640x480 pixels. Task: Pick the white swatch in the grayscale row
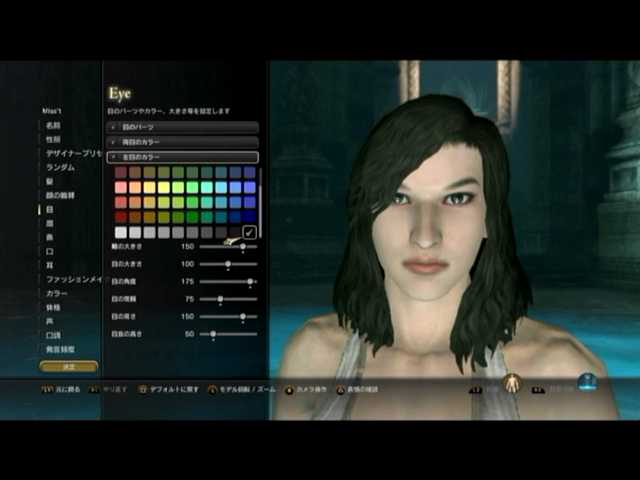[121, 232]
